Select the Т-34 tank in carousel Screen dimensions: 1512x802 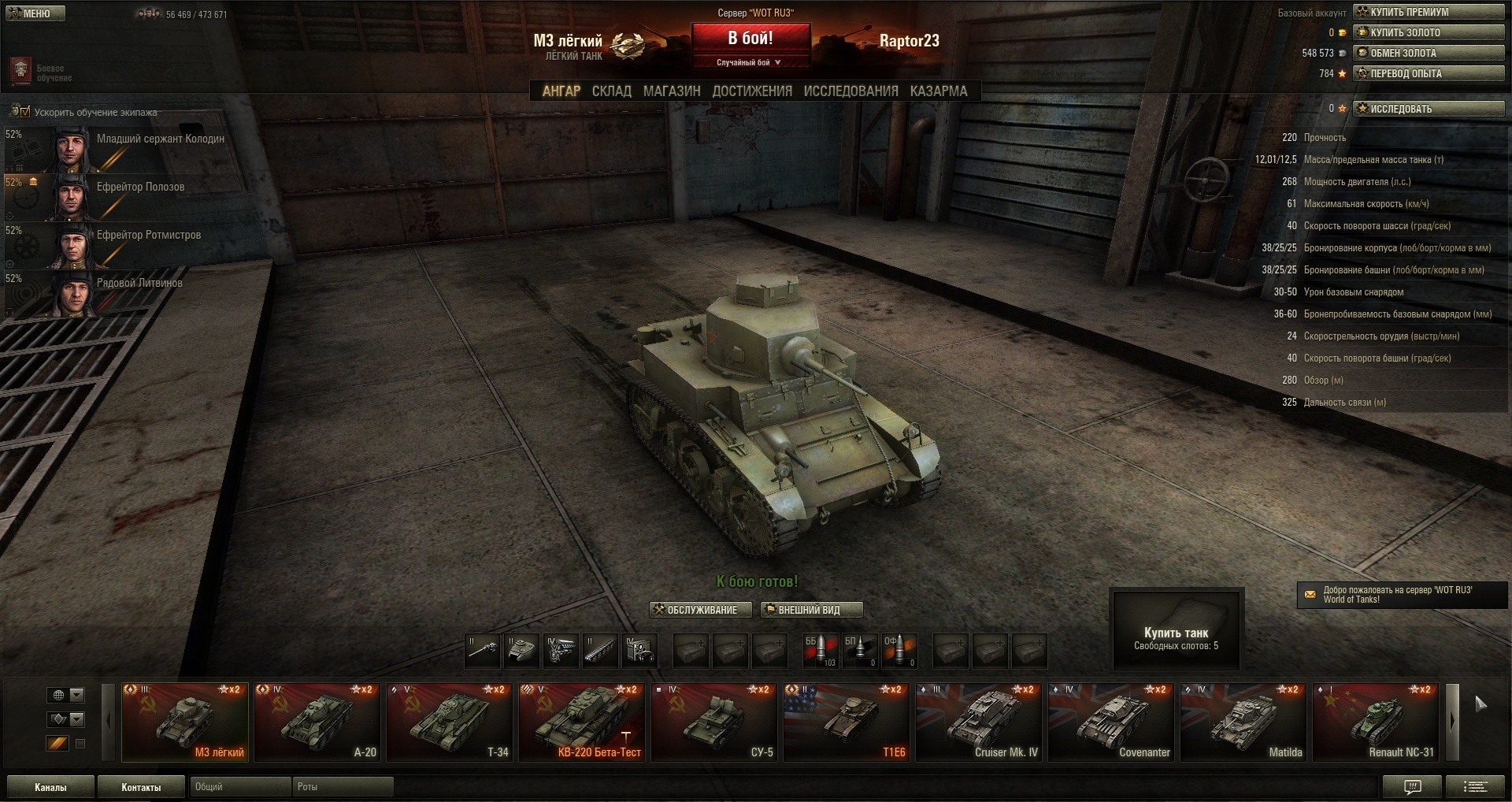pos(449,722)
